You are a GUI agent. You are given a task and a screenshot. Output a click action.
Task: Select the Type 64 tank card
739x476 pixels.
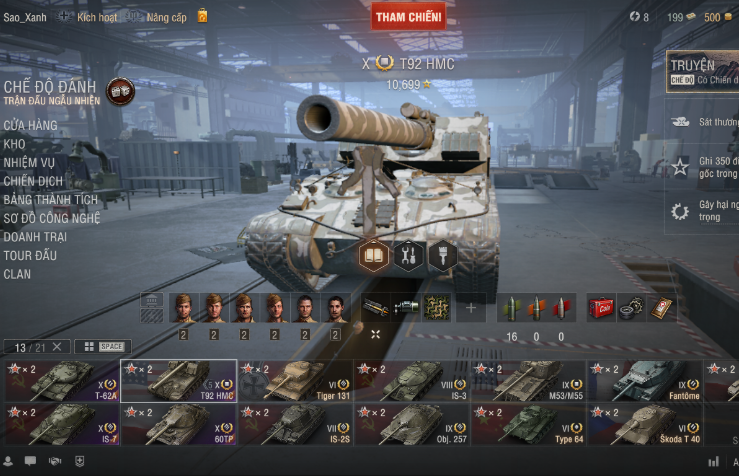(x=528, y=424)
